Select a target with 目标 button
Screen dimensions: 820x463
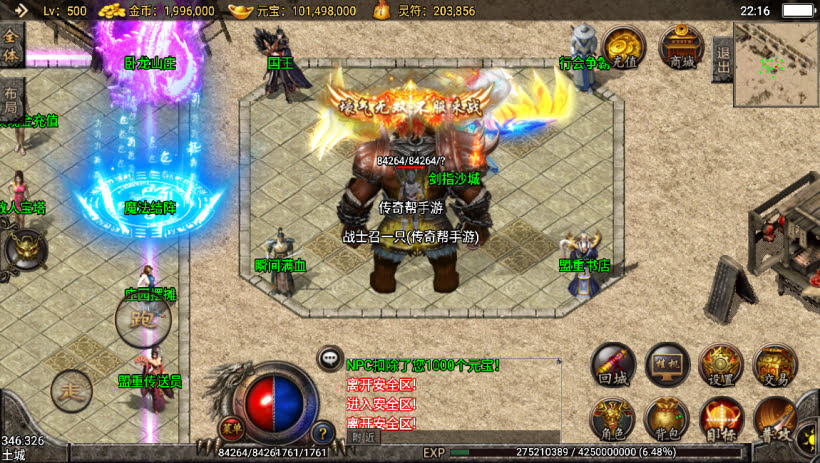[720, 419]
